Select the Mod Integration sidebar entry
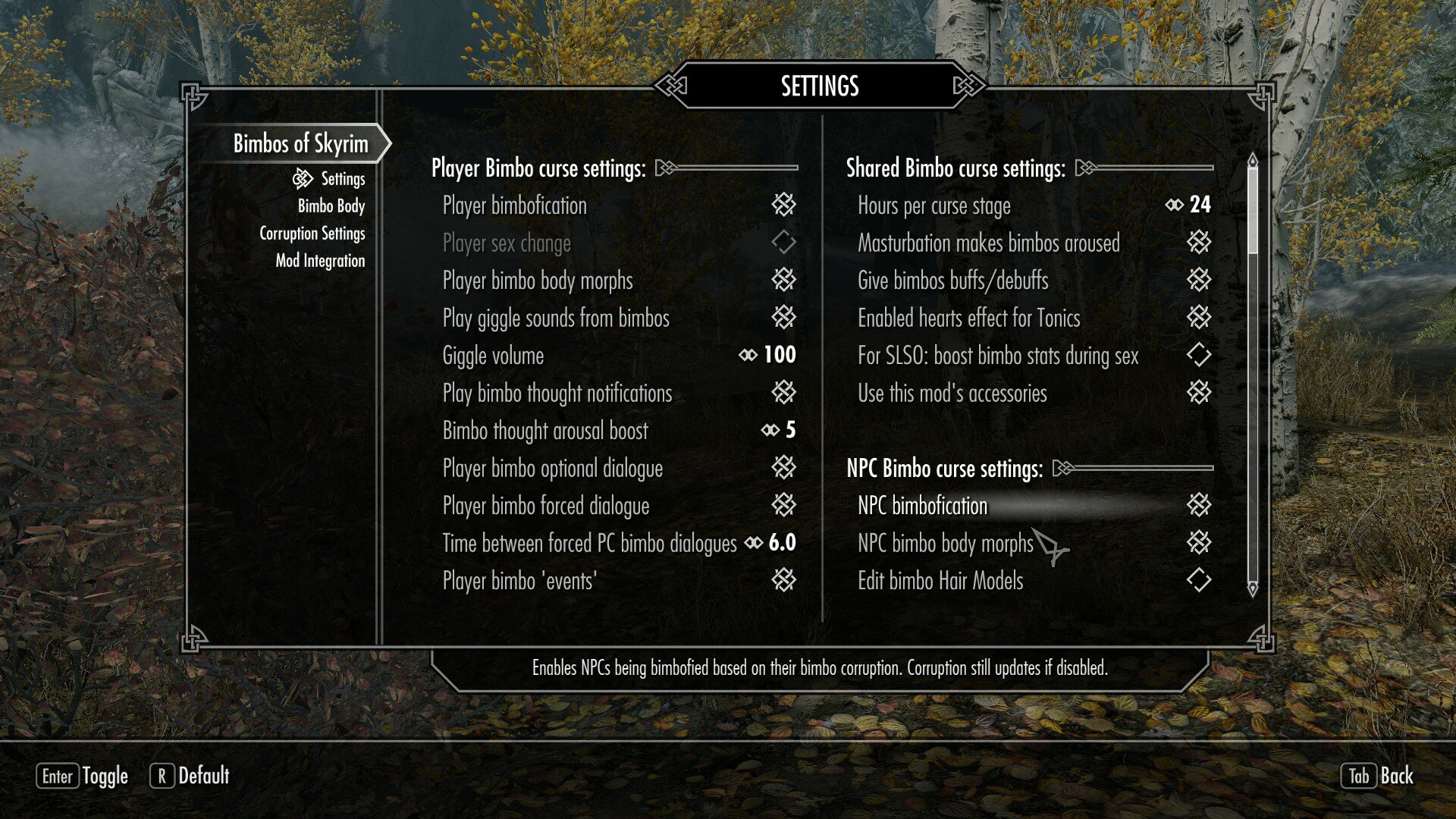Screen dimensions: 1456x819 coord(320,260)
